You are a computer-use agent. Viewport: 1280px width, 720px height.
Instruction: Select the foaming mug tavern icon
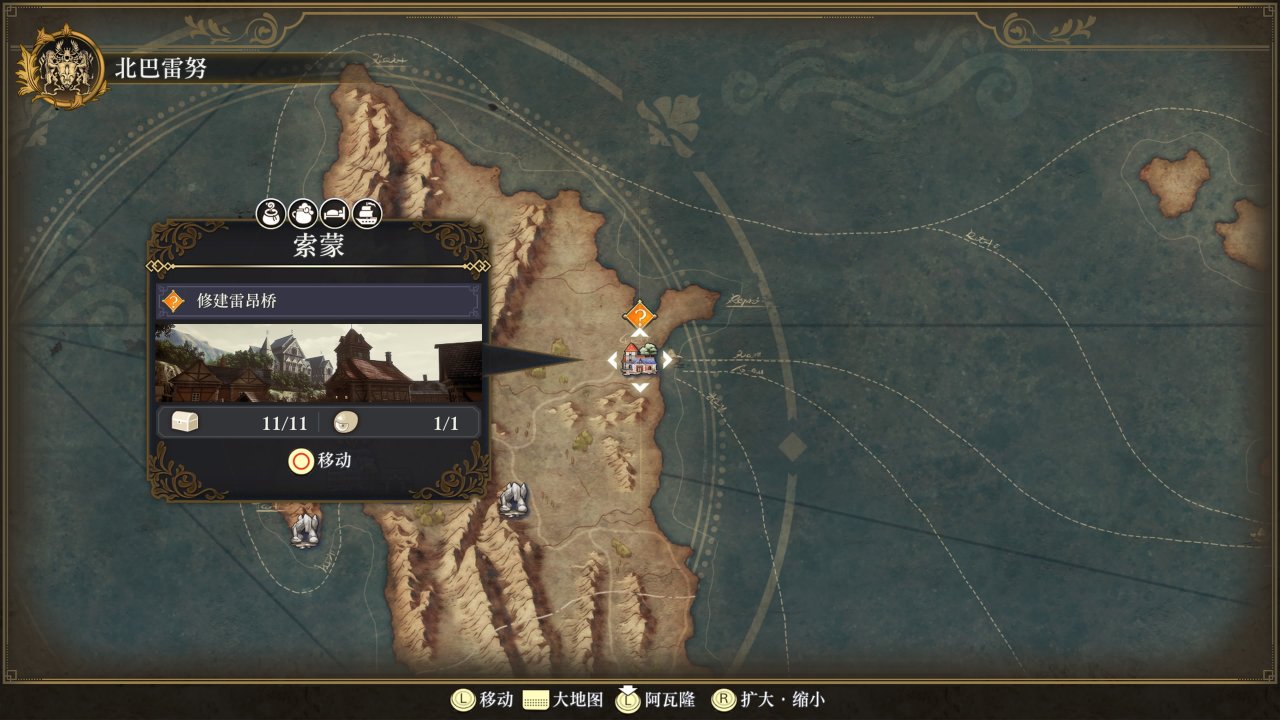303,212
